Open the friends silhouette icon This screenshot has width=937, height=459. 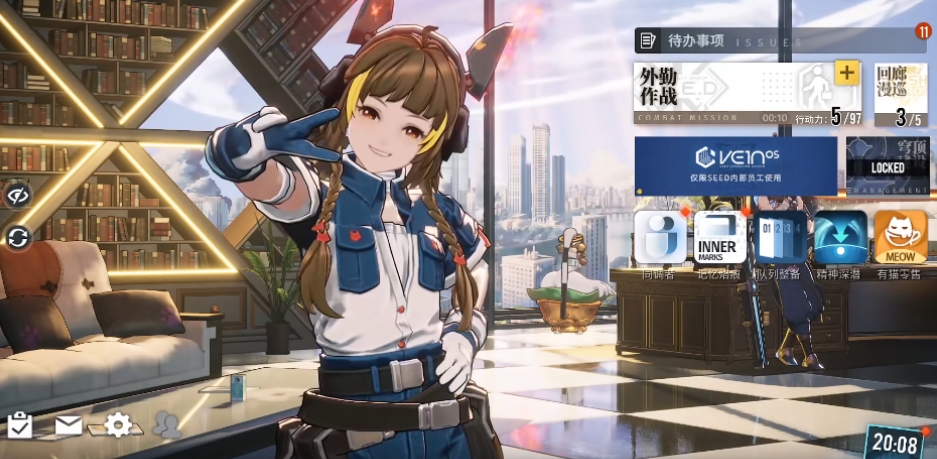coord(168,425)
